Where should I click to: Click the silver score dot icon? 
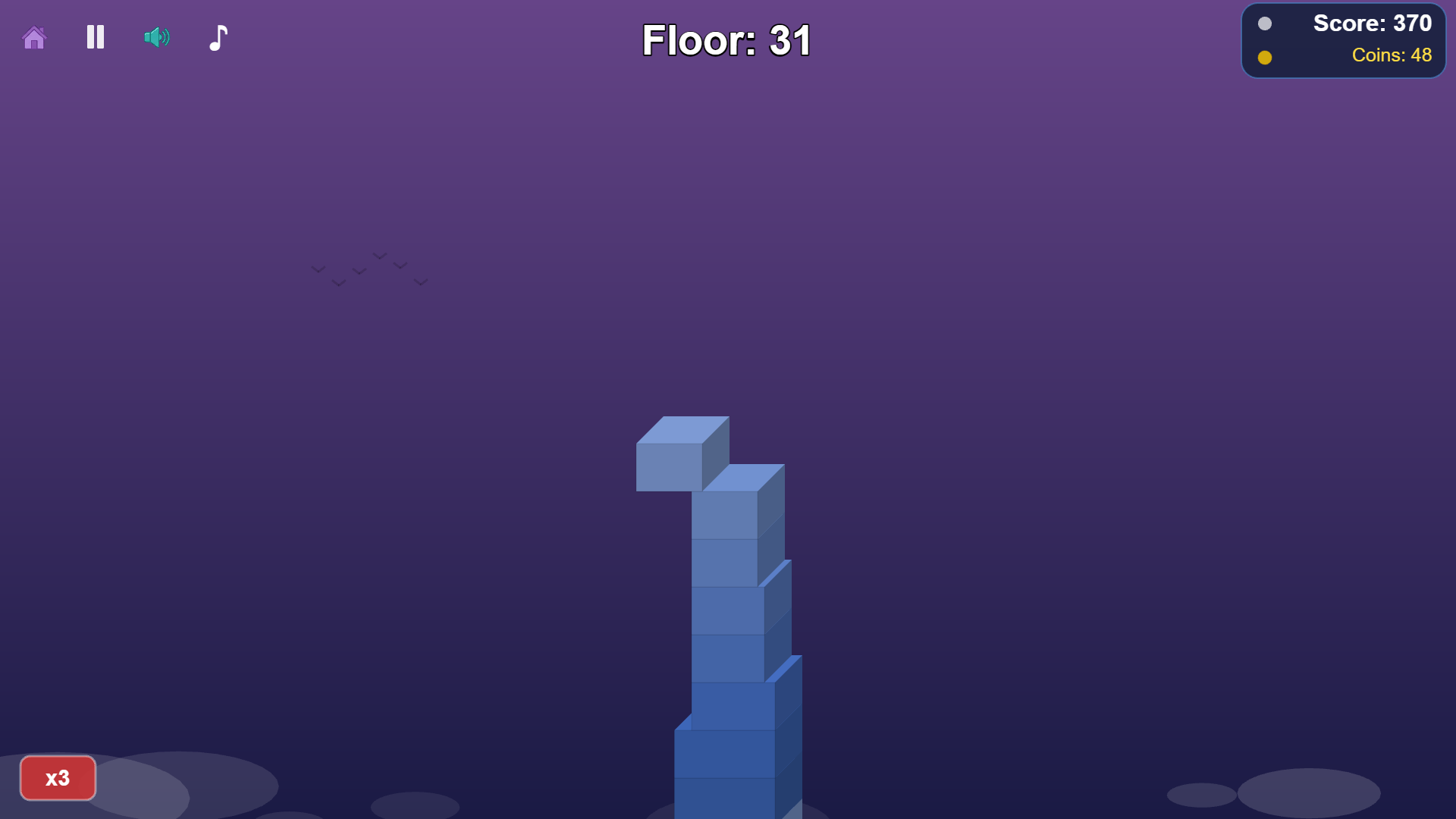click(x=1264, y=24)
